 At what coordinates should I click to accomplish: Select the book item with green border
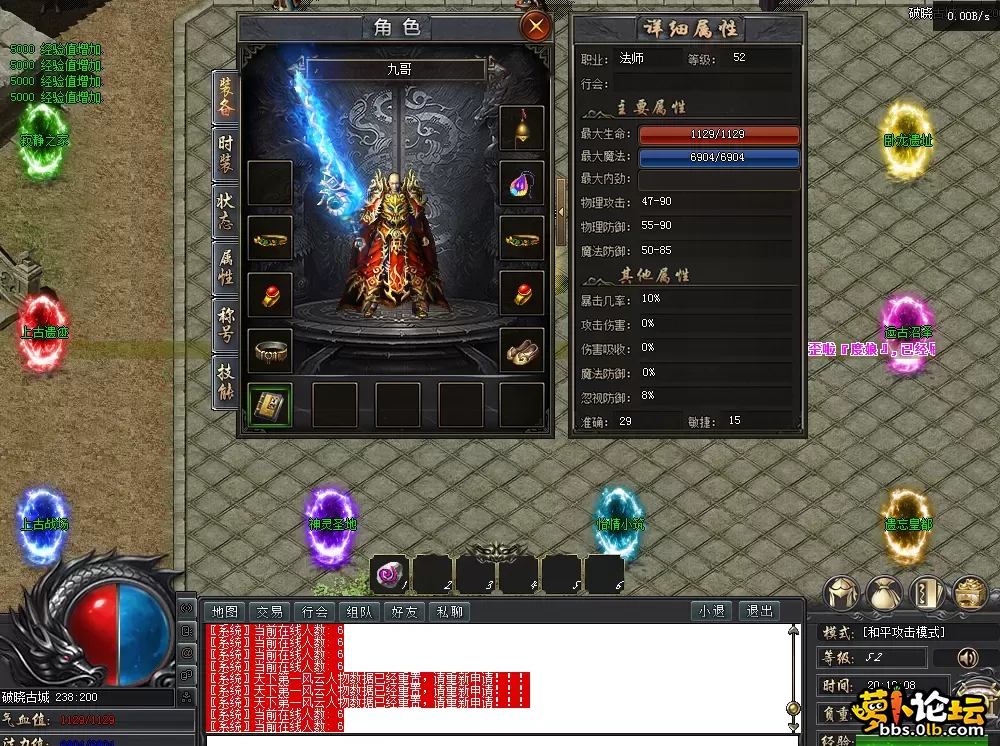tap(270, 405)
